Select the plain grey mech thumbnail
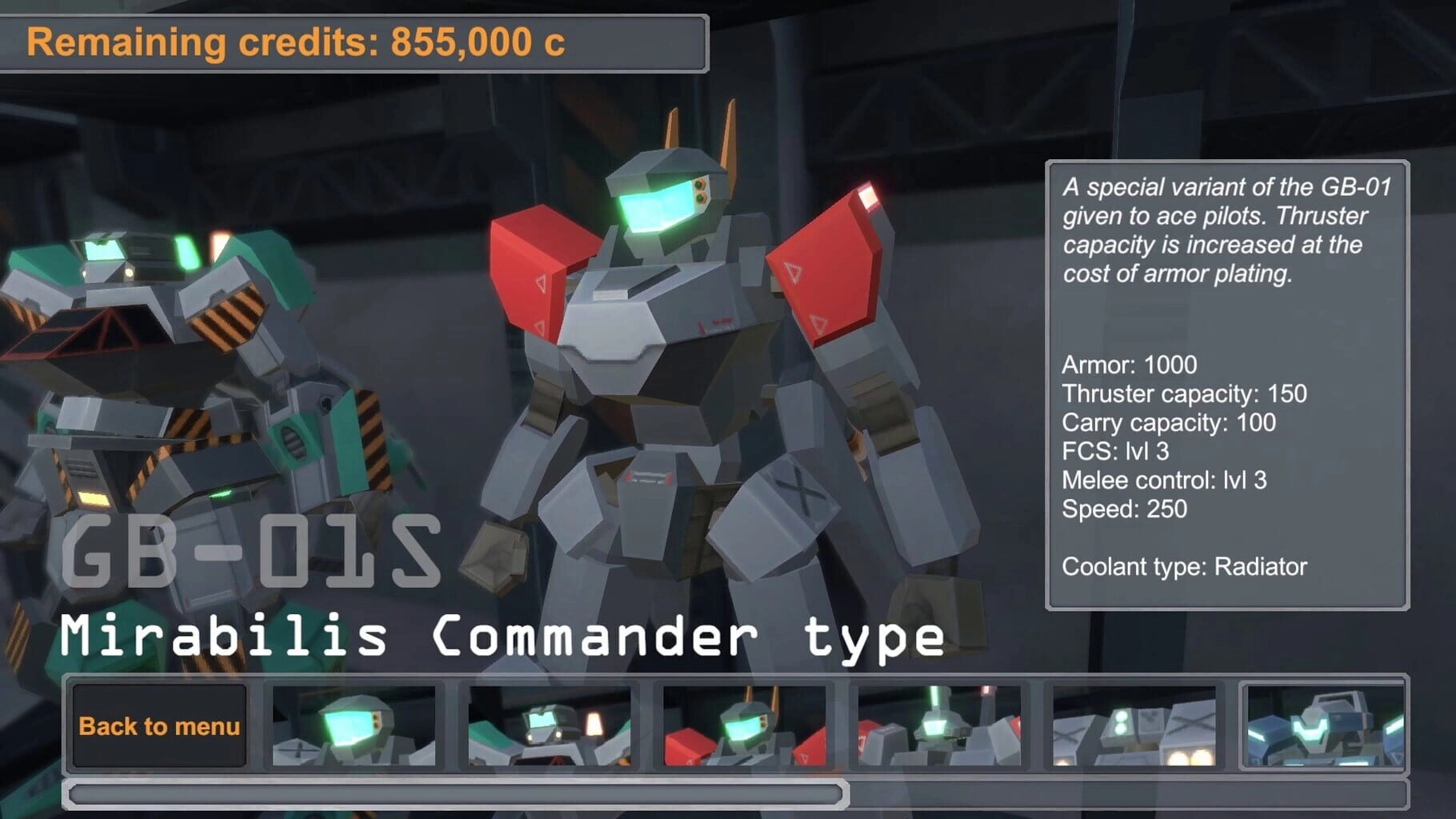1456x819 pixels. pyautogui.click(x=354, y=725)
